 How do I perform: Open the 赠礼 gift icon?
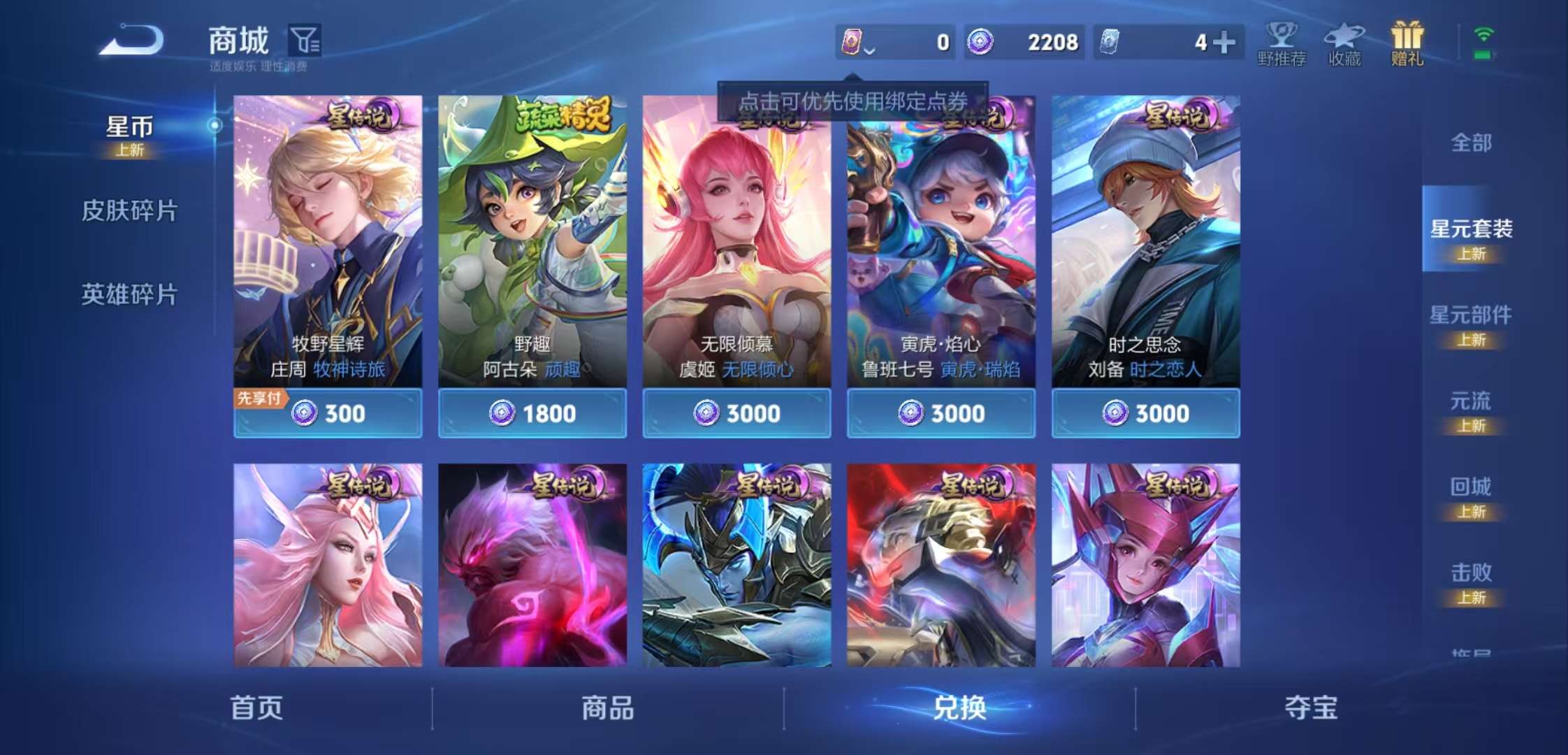(1406, 42)
